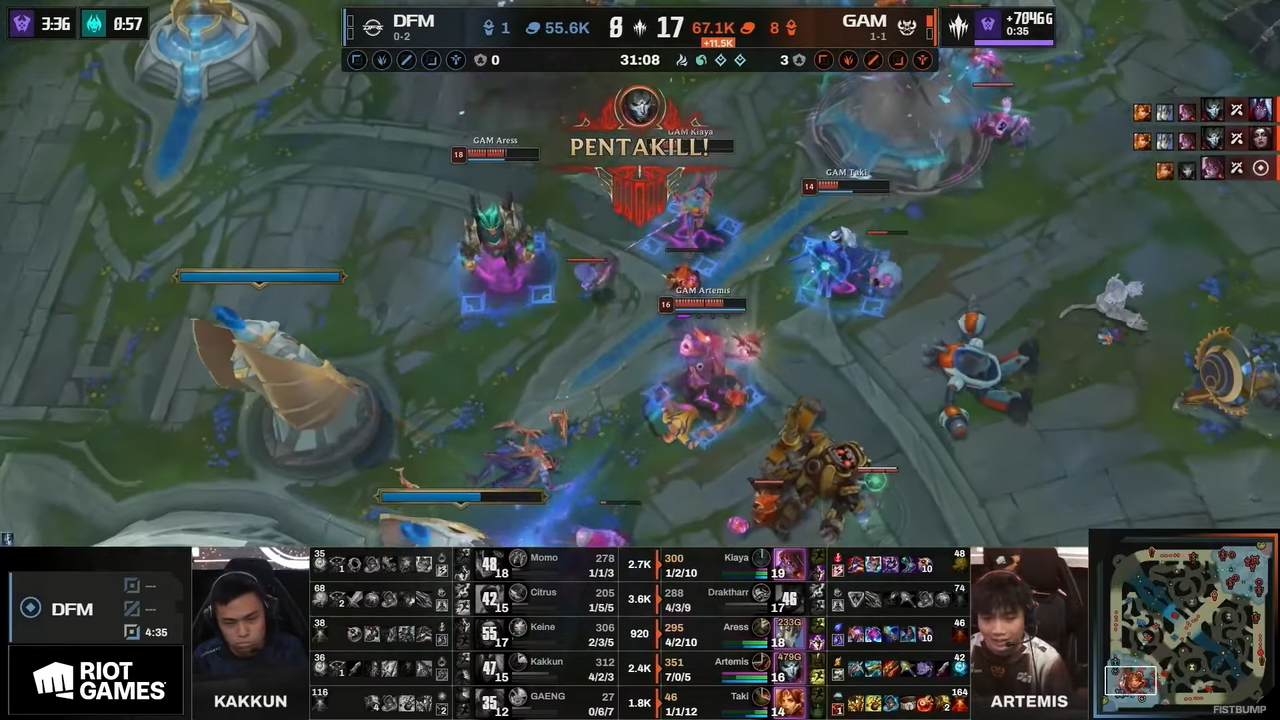The image size is (1280, 720).
Task: Click the ocean drake icon beside the game timer
Action: (x=701, y=60)
